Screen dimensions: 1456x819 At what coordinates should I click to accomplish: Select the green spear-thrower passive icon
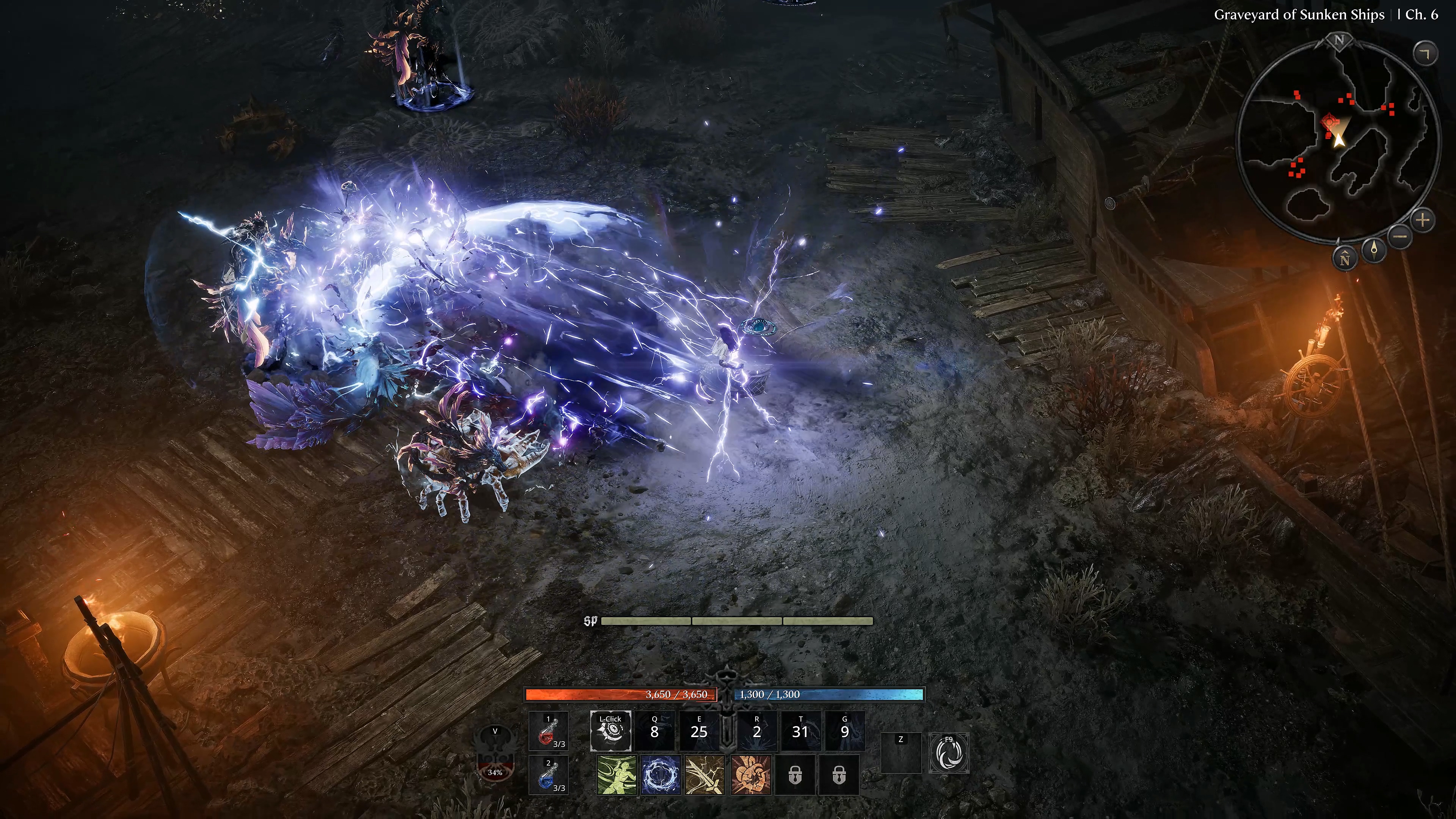tap(617, 775)
